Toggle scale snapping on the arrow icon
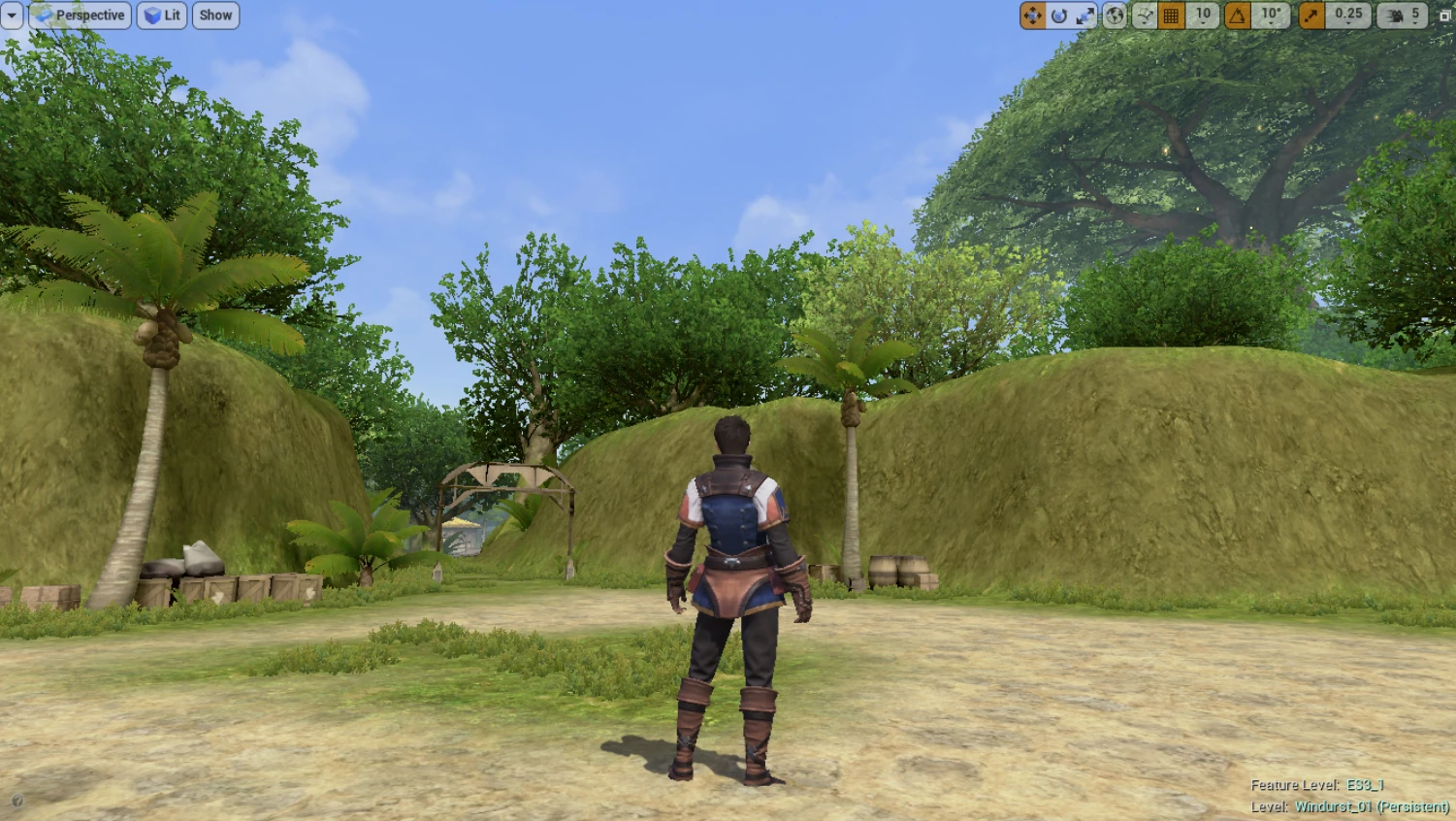Viewport: 1456px width, 821px height. coord(1311,16)
